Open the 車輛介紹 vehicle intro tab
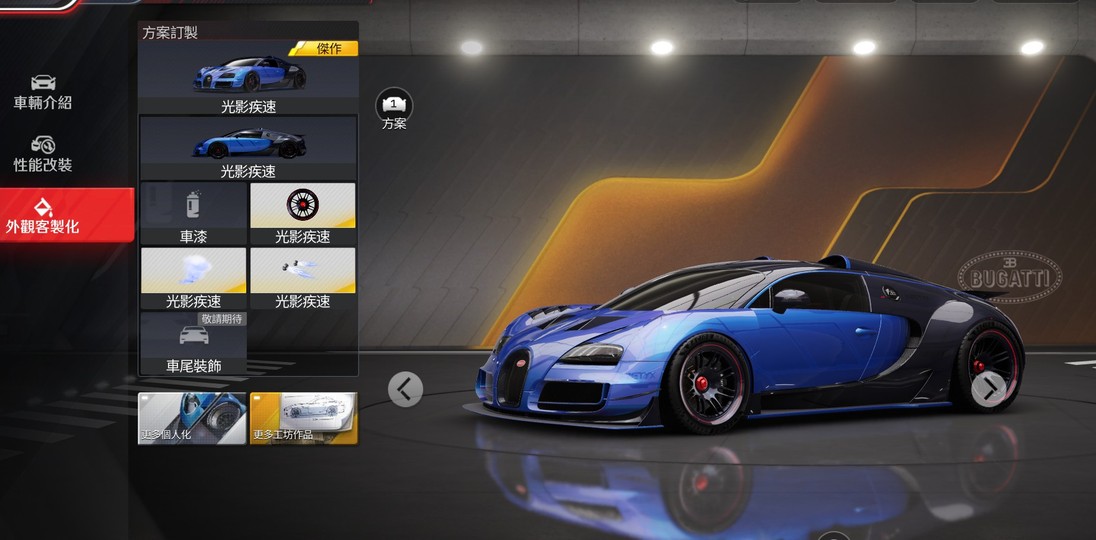Screen dimensions: 1096x540 click(43, 91)
